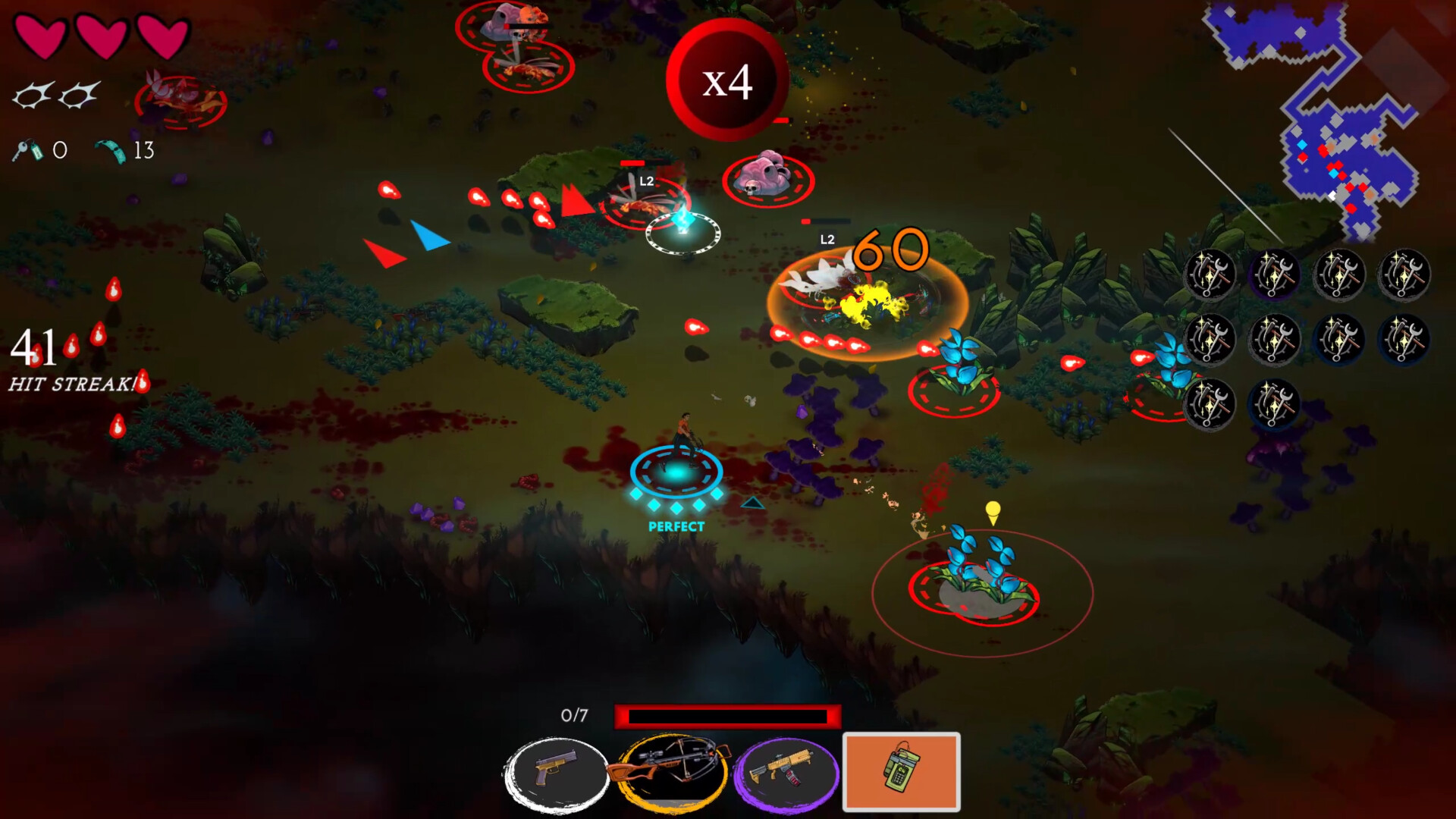
Task: Click the purple-rimmed wrench upgrade token
Action: tap(1274, 275)
